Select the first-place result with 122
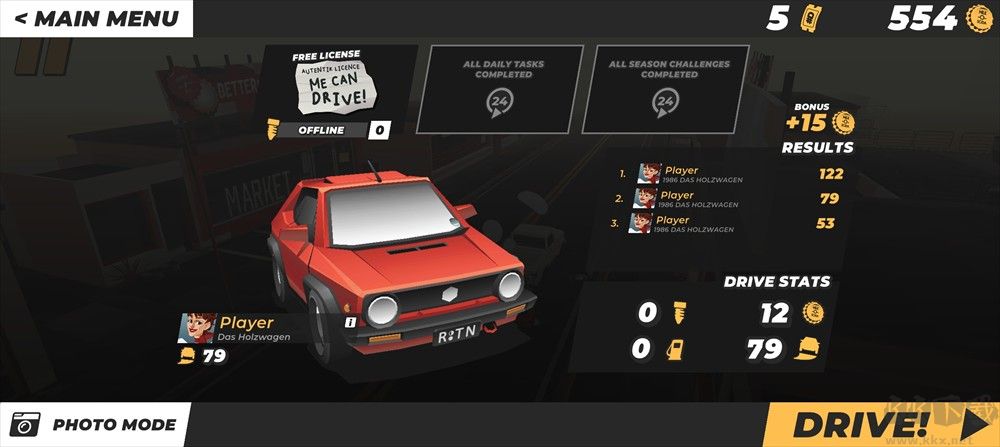Screen dimensions: 1000x447 pos(730,174)
